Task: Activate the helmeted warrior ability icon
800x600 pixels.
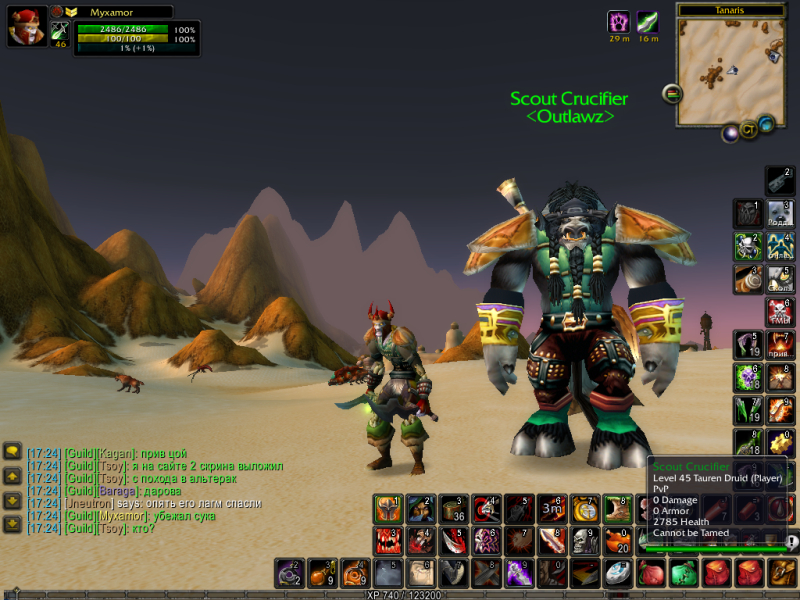Action: [x=388, y=509]
